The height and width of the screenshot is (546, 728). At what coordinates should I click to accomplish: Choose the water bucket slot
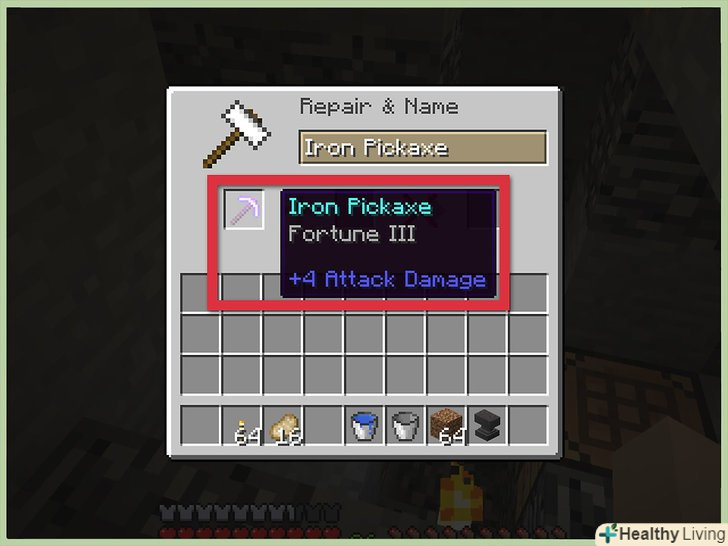point(363,426)
